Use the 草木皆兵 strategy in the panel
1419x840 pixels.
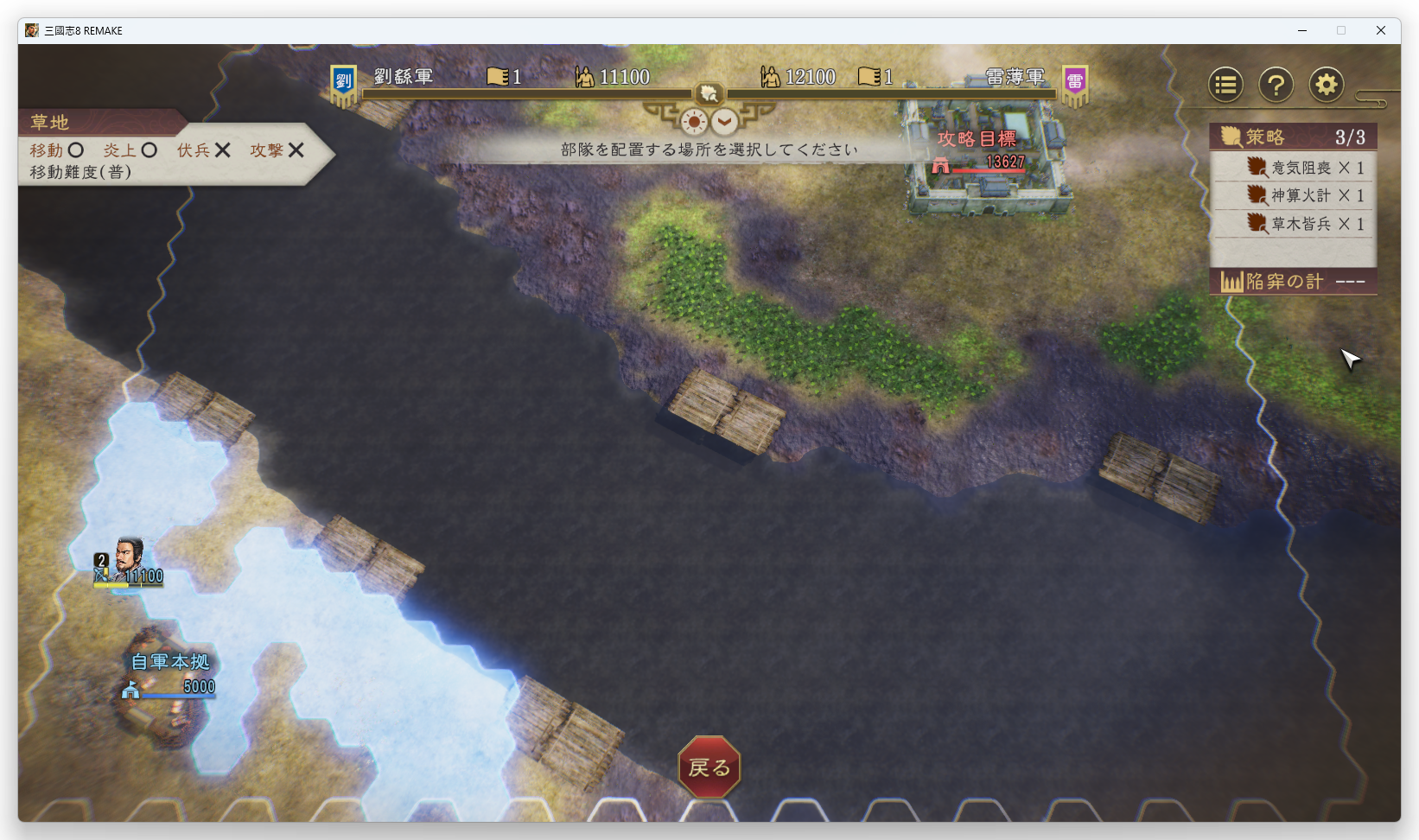coord(1305,224)
